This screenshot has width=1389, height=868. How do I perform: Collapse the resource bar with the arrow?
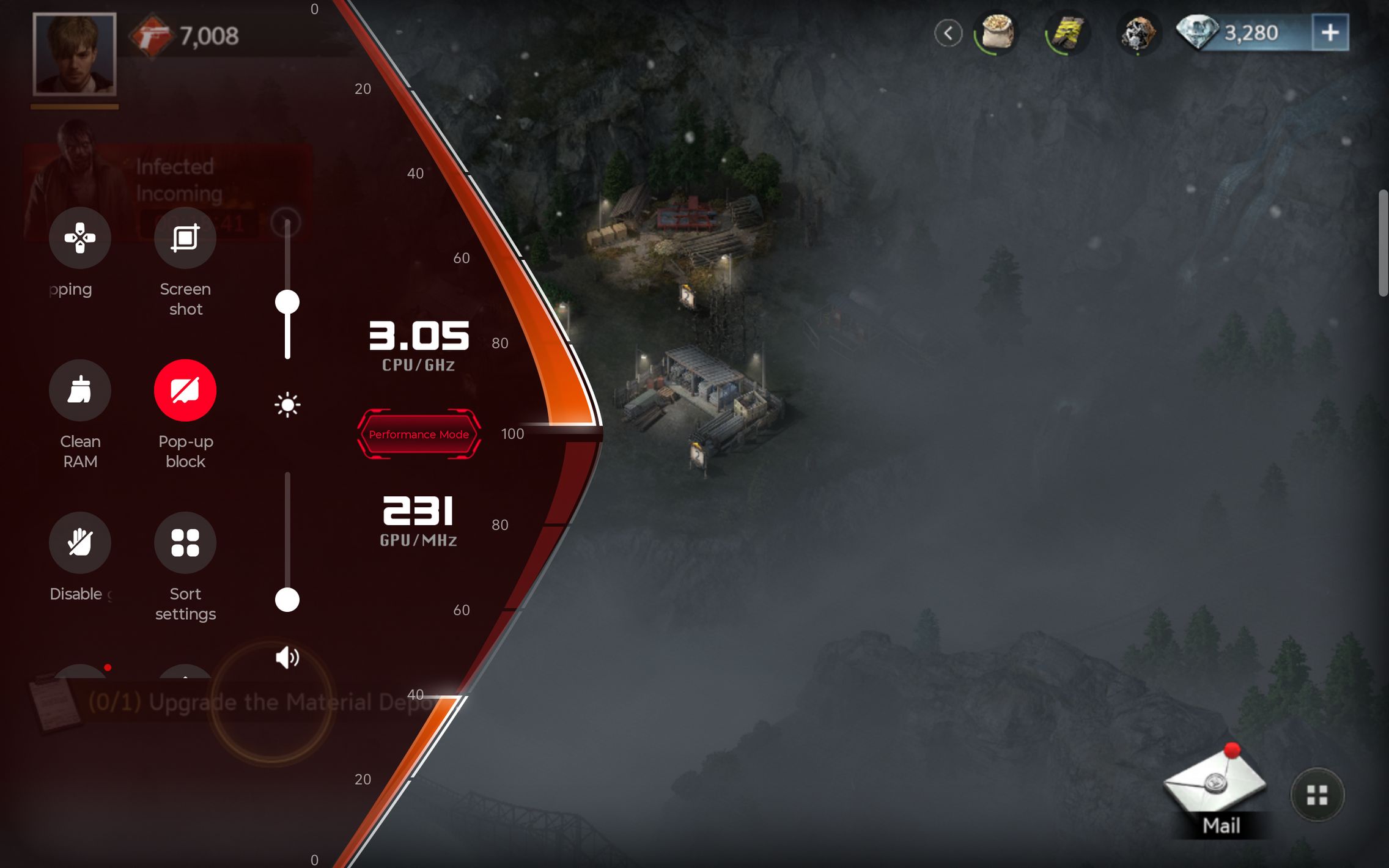tap(948, 33)
